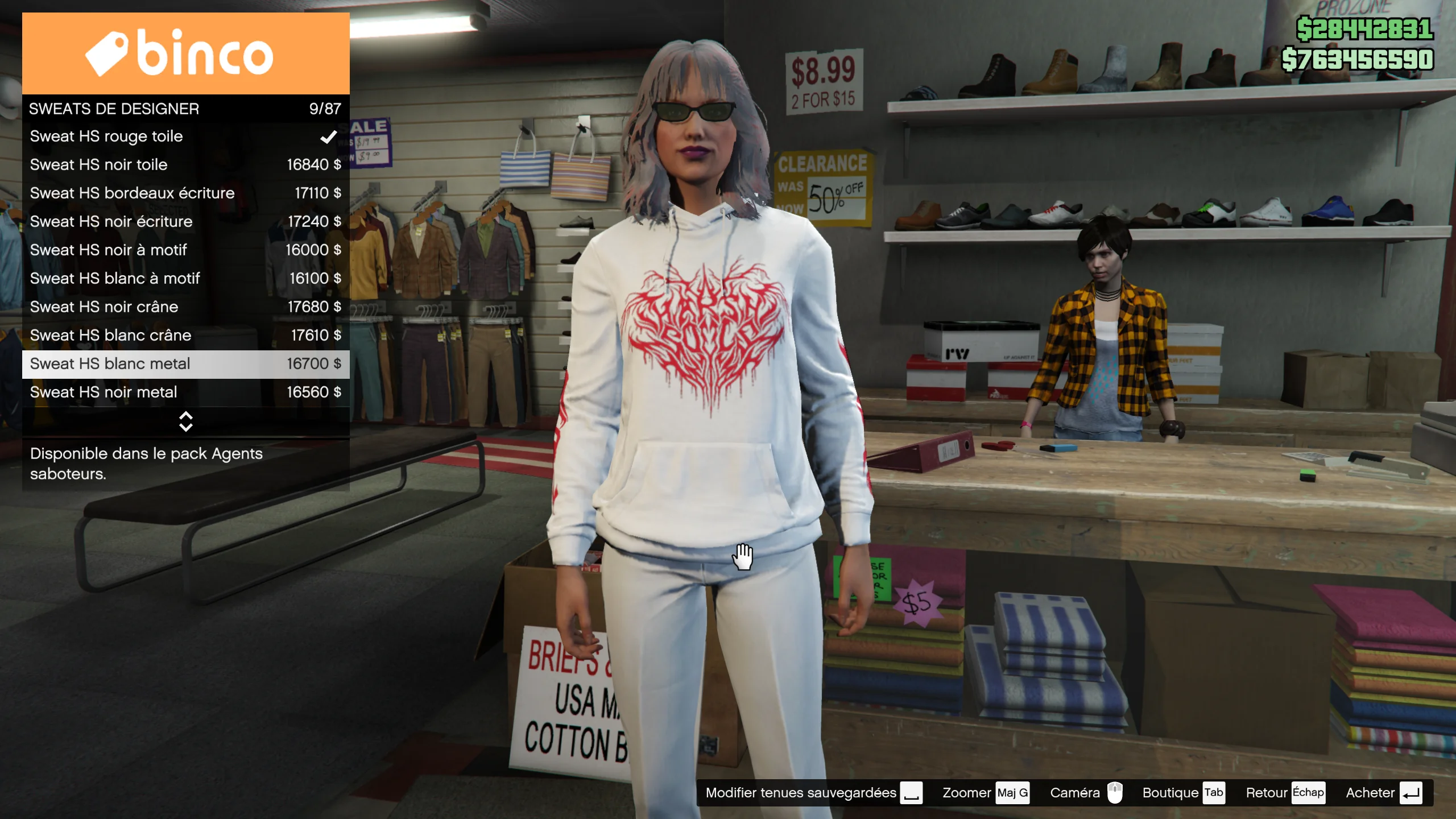The width and height of the screenshot is (1456, 819).
Task: Open the Boutique option
Action: click(1183, 793)
